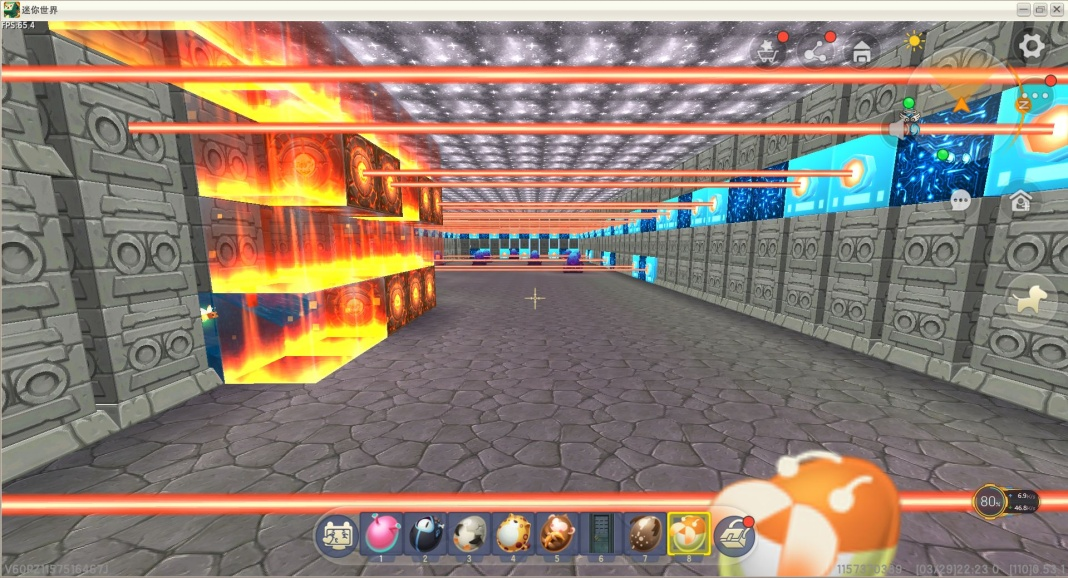Select the door item in slot 6
The image size is (1068, 578).
[x=601, y=534]
